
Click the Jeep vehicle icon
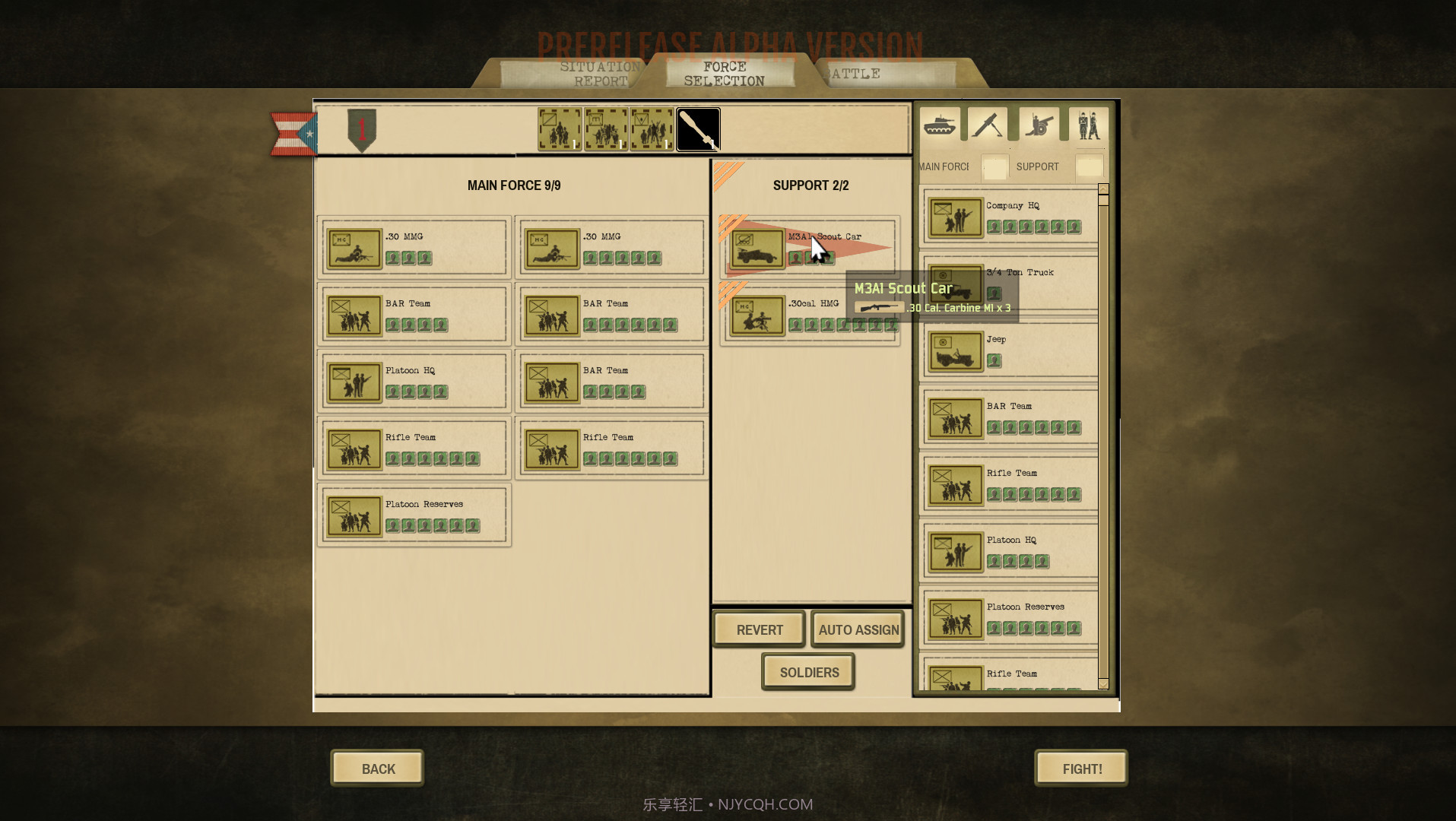pos(955,350)
